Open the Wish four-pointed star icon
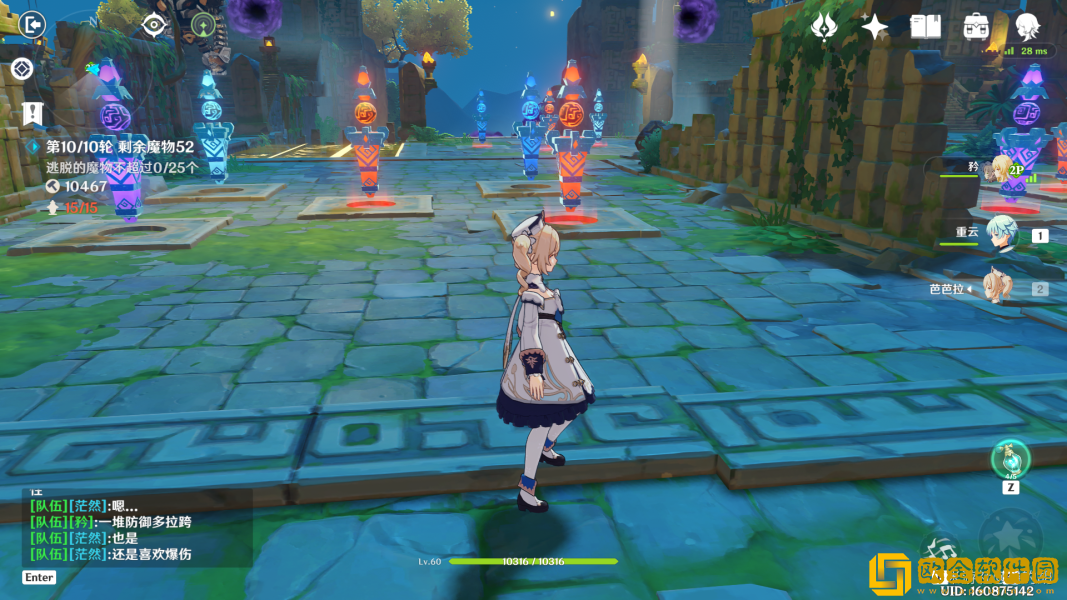Viewport: 1067px width, 600px height. pos(874,27)
